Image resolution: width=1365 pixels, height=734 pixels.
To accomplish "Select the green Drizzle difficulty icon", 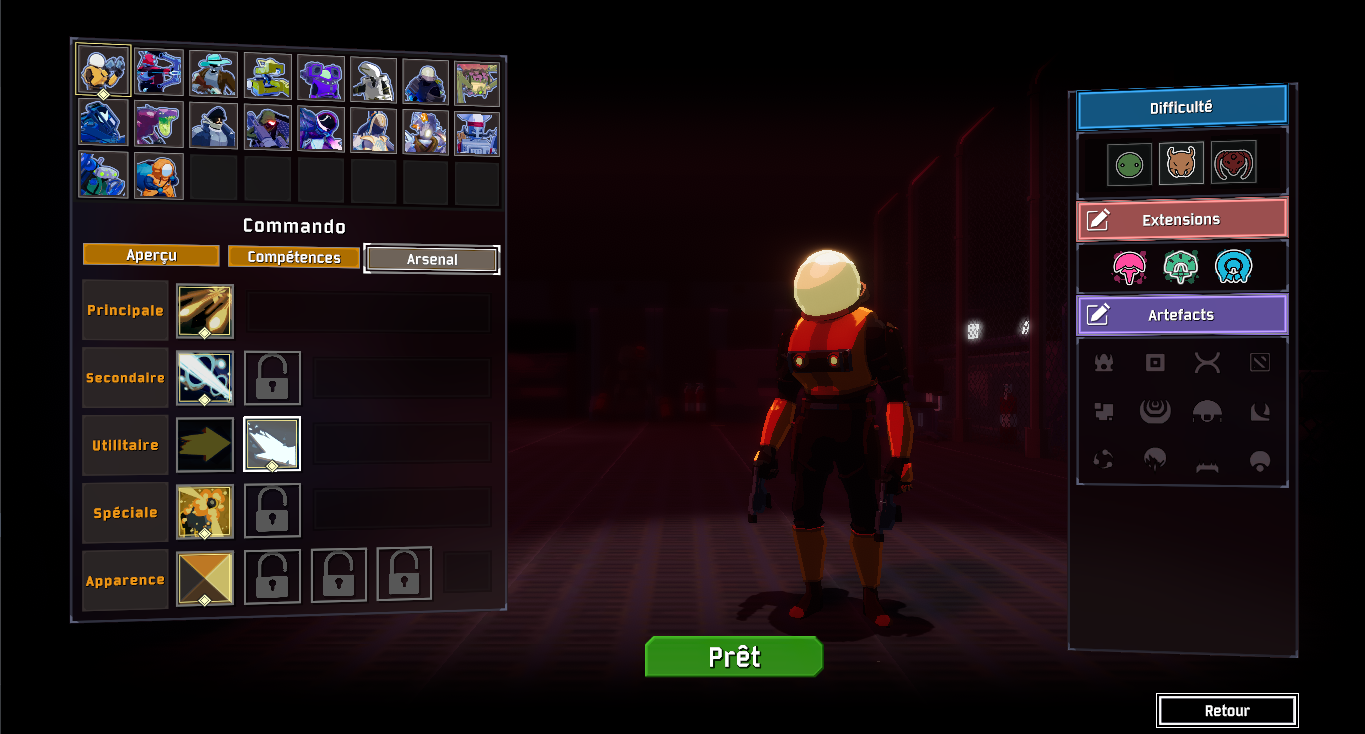I will (x=1127, y=164).
